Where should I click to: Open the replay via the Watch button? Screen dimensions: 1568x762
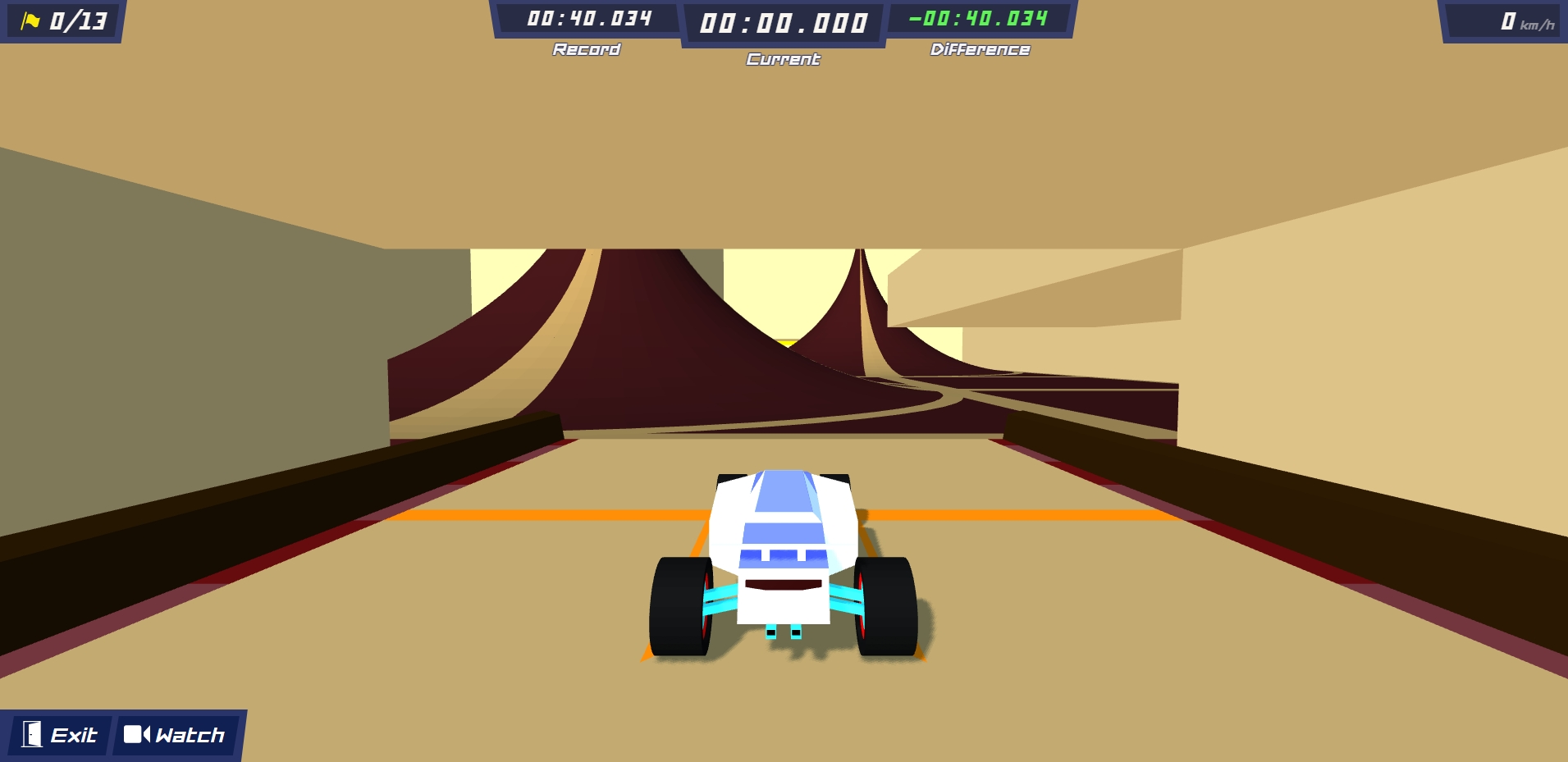(x=176, y=734)
